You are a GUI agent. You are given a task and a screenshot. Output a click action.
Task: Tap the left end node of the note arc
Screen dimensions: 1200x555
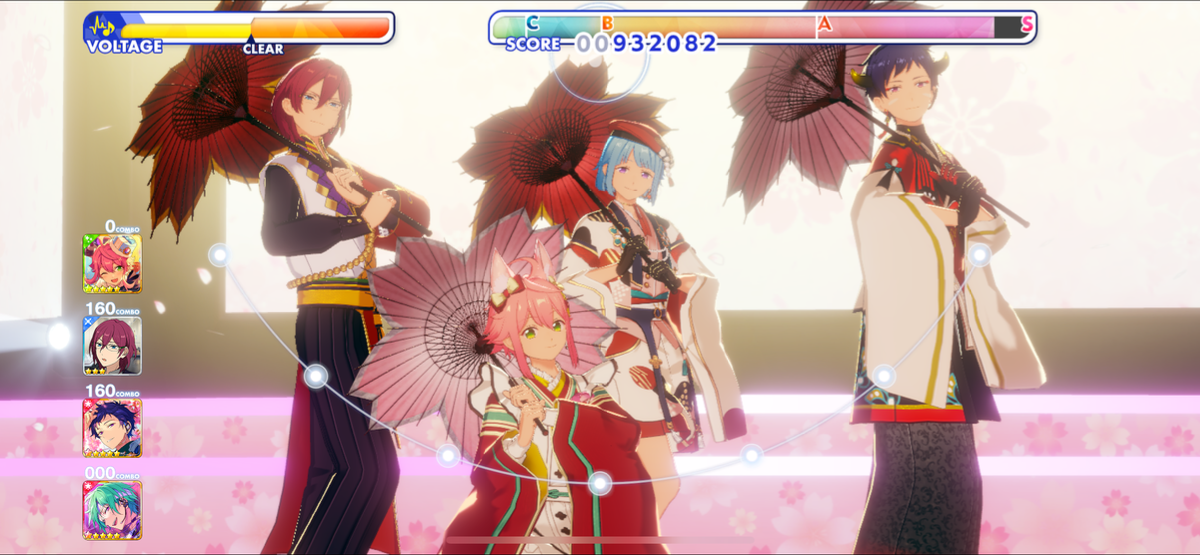[x=219, y=255]
